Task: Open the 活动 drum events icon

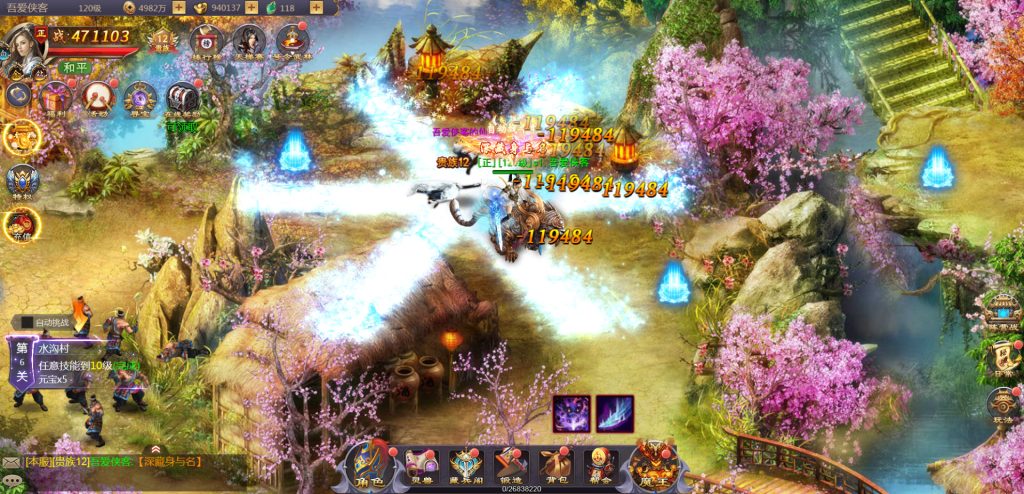Action: (98, 98)
